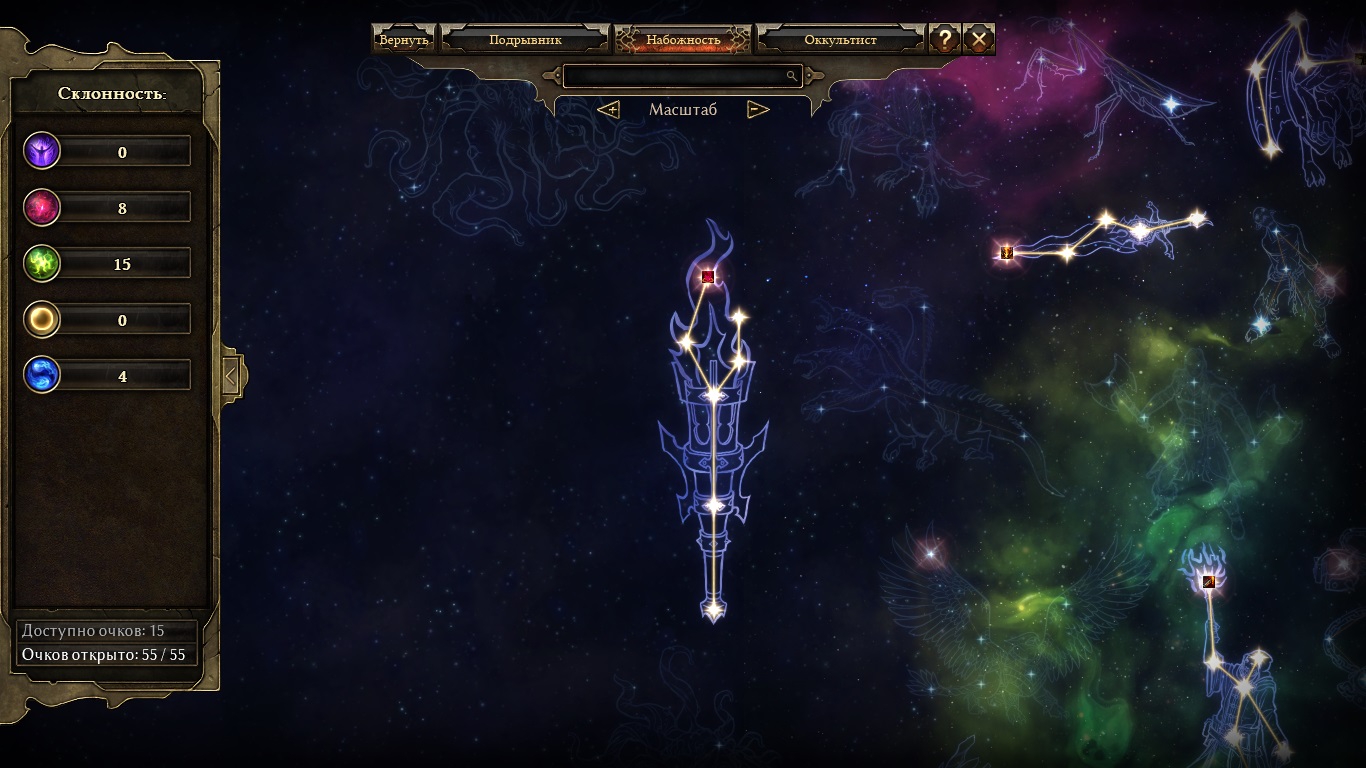The height and width of the screenshot is (768, 1366).
Task: Open the question mark help
Action: tap(944, 40)
